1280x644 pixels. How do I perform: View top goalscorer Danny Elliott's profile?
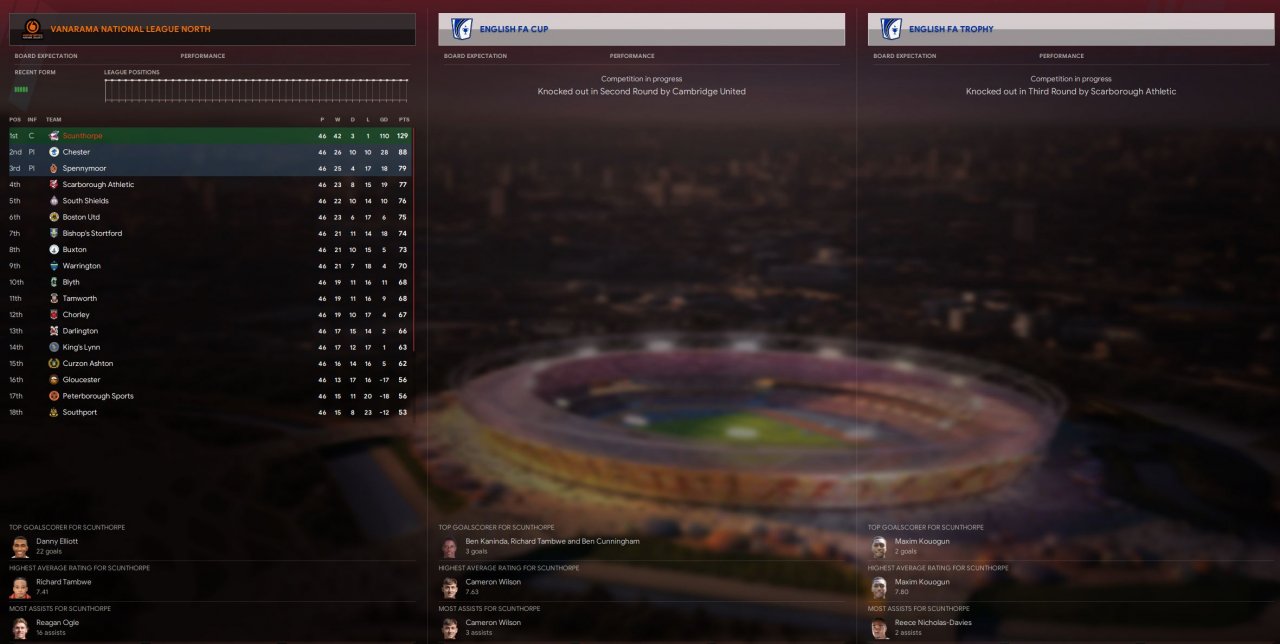57,541
